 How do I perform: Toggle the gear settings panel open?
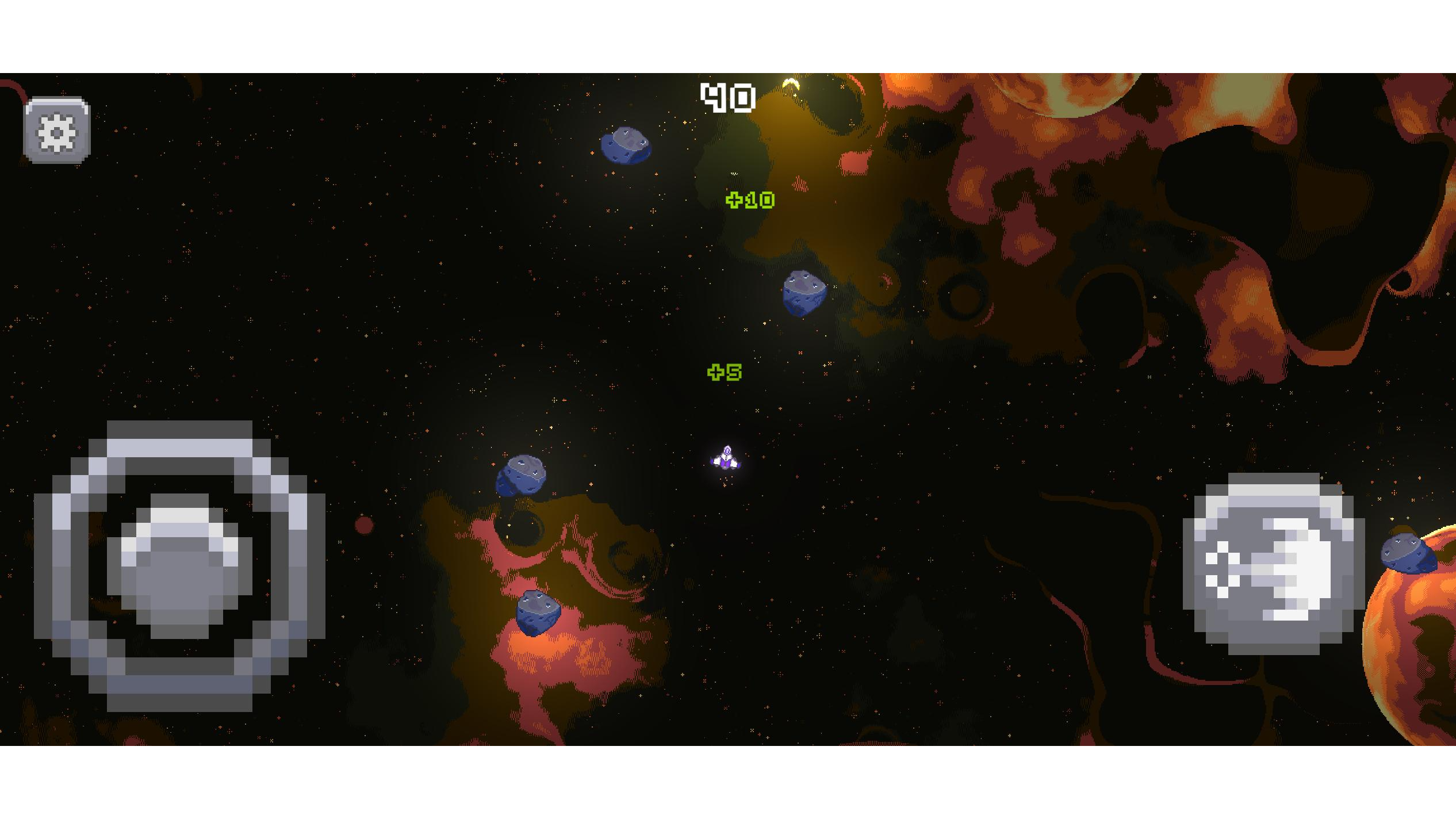coord(56,131)
